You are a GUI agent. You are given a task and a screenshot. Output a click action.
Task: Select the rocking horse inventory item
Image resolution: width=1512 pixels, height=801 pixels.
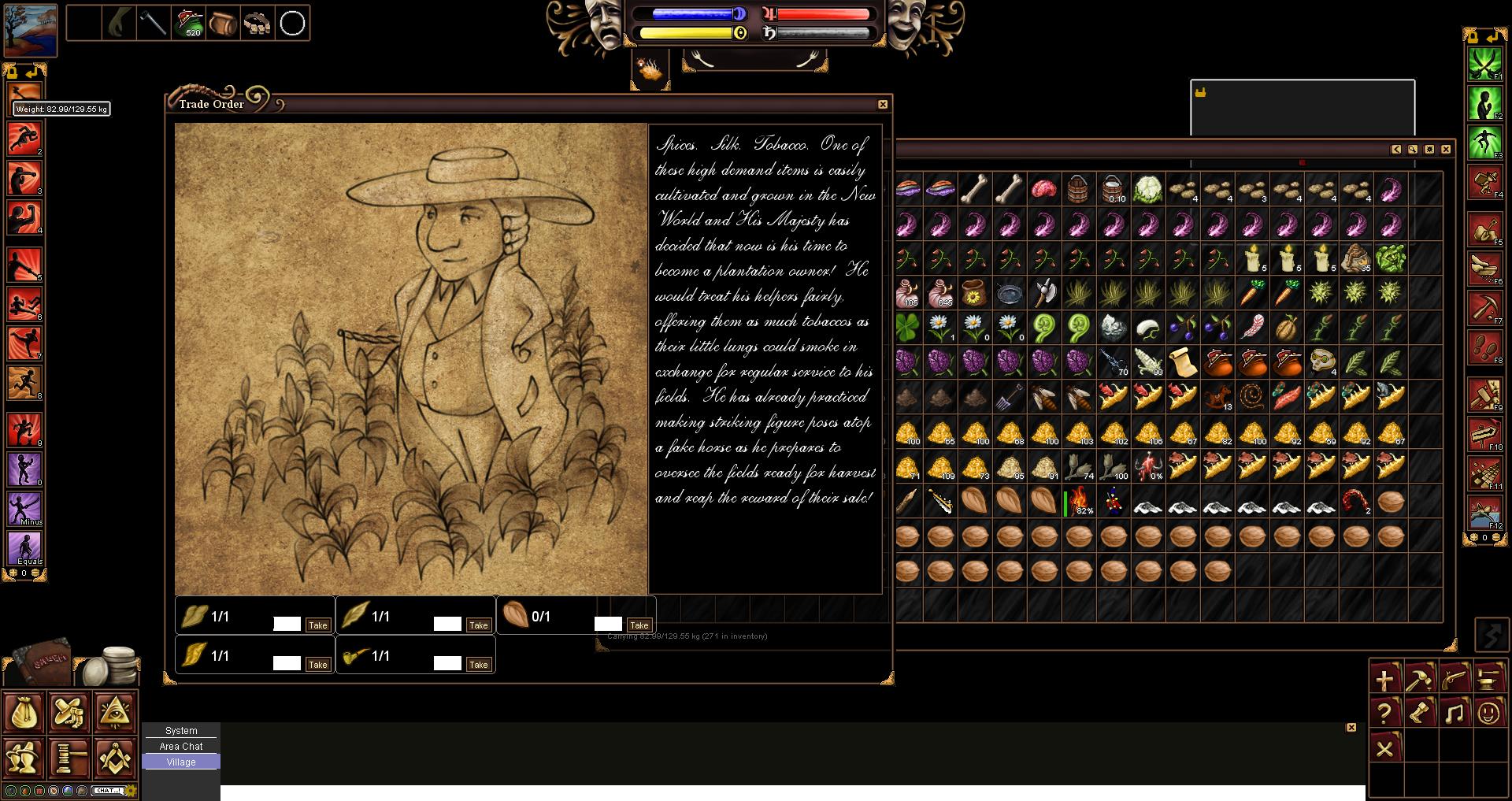1217,397
